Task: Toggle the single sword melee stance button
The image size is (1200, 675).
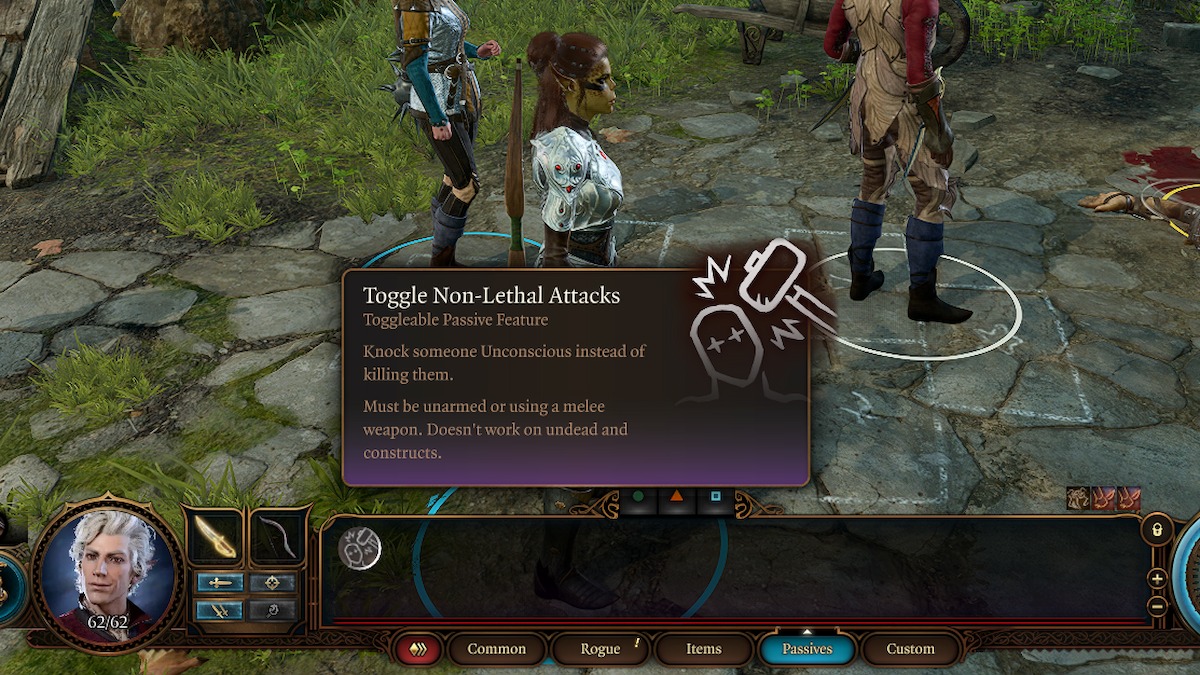Action: click(x=220, y=583)
